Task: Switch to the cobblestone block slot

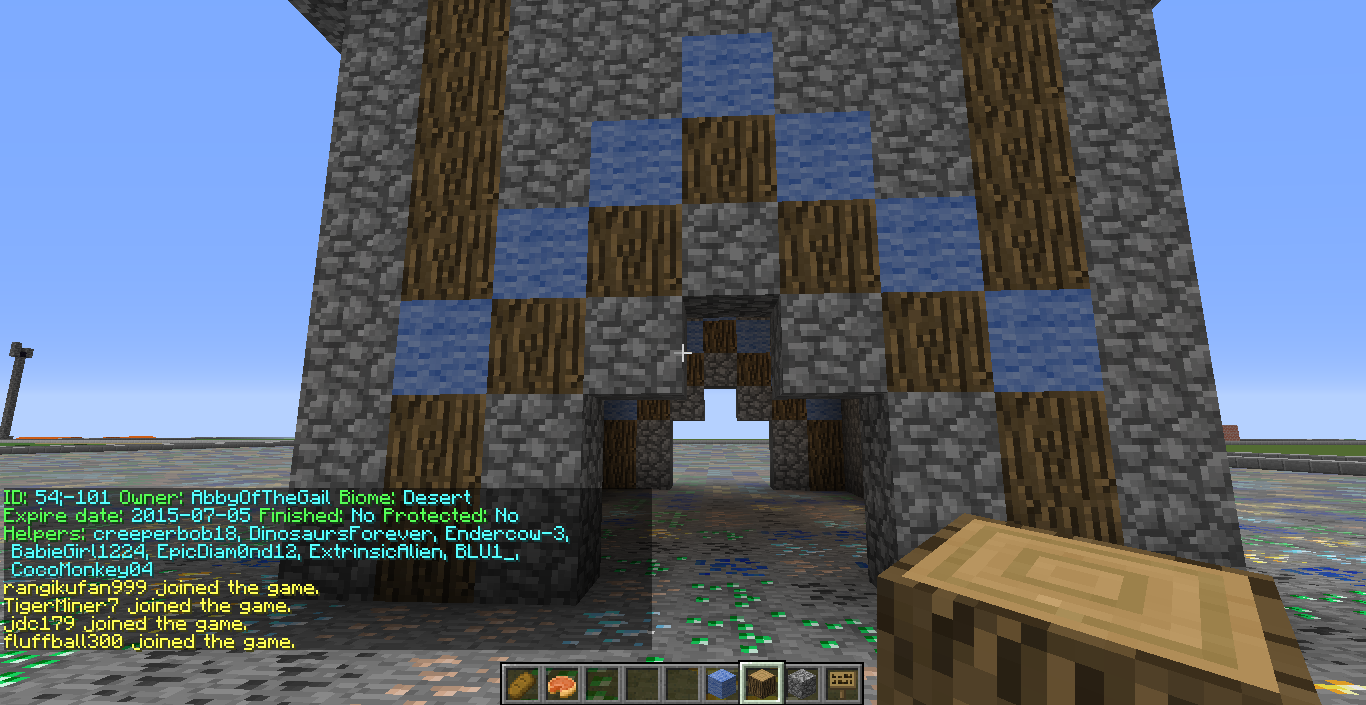Action: click(x=801, y=683)
